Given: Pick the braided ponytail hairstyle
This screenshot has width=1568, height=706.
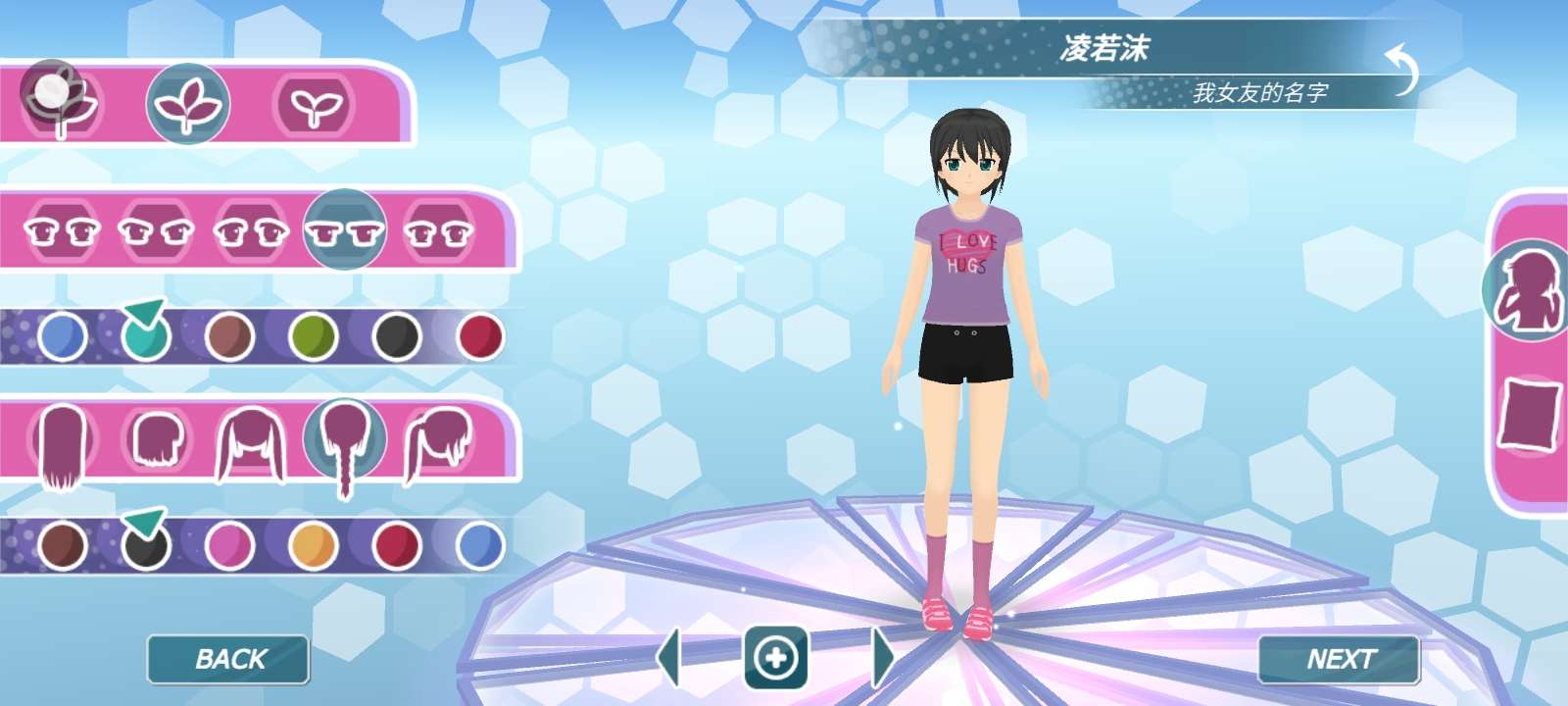Looking at the screenshot, I should point(345,442).
